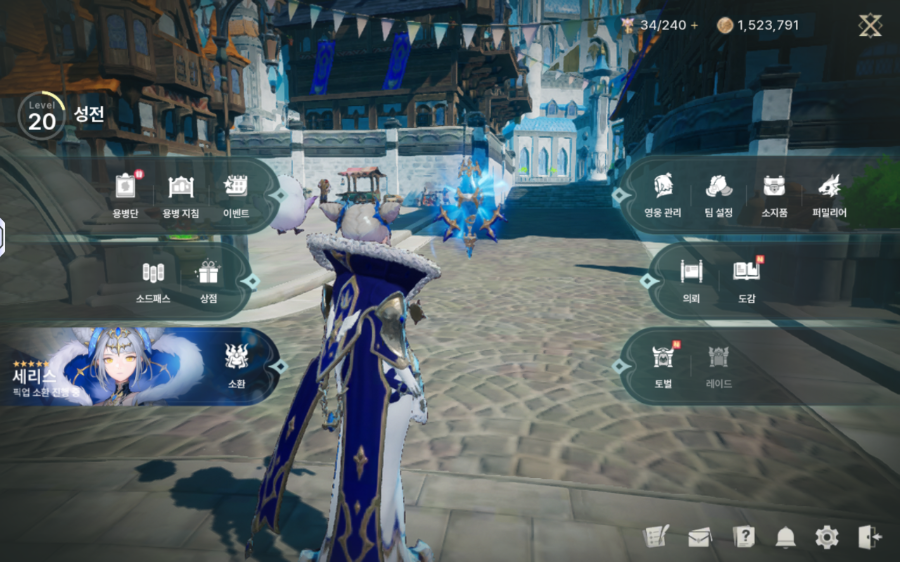Click the exit door icon
The image size is (900, 562).
point(869,537)
